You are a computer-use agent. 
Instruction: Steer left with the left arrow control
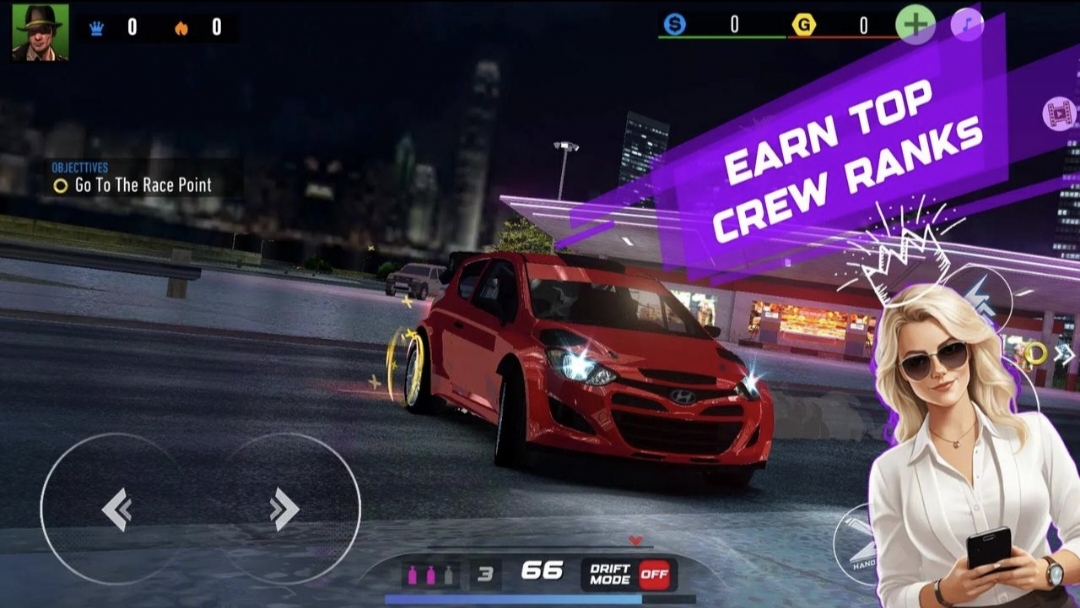pyautogui.click(x=117, y=510)
